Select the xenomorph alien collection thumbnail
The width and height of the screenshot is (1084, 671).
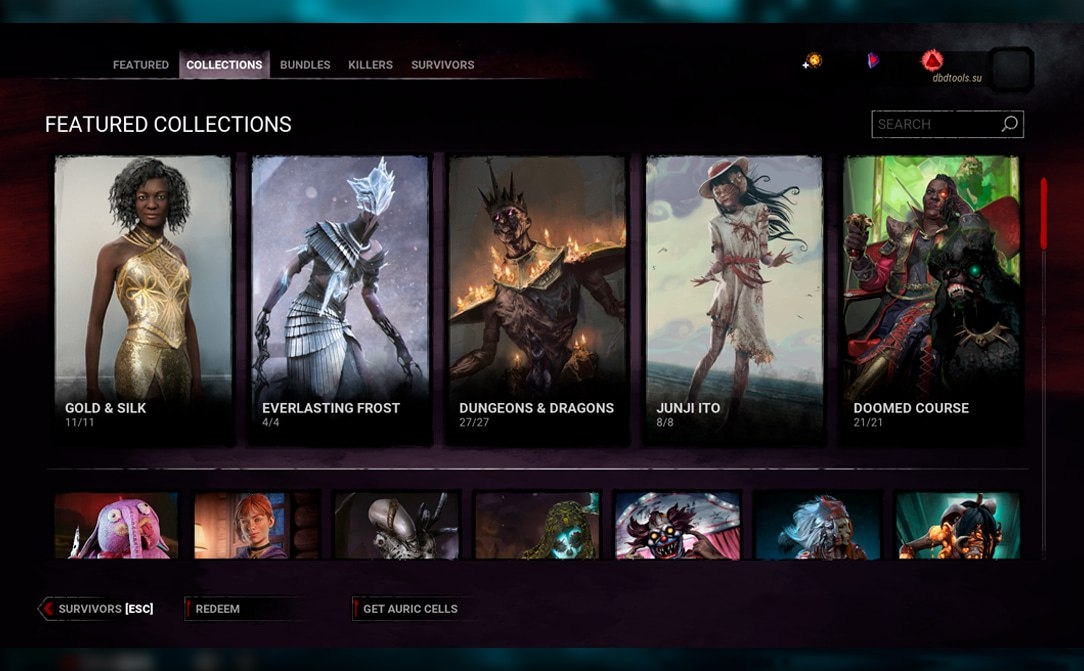(396, 525)
